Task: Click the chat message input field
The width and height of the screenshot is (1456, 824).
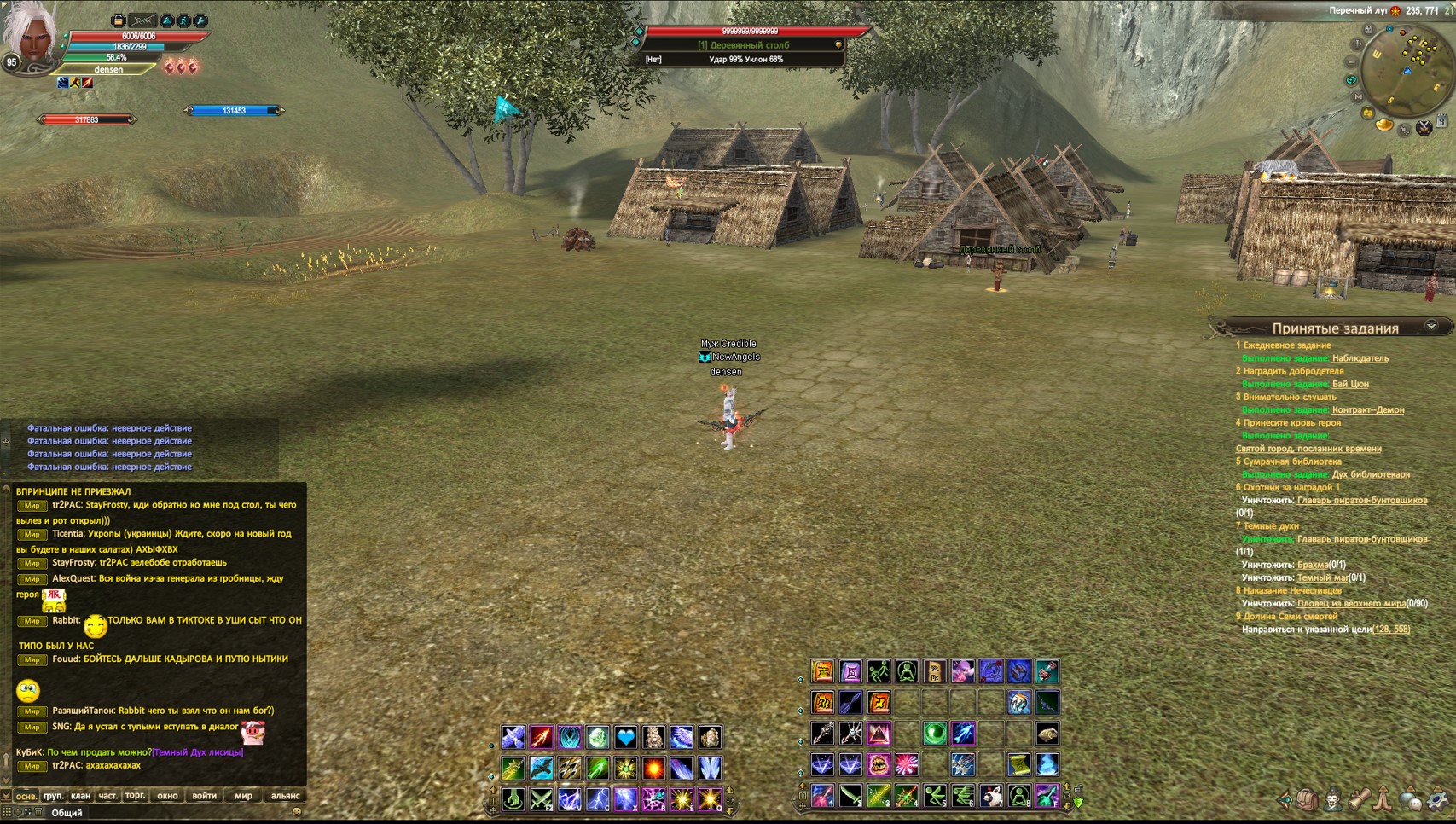Action: tap(171, 813)
